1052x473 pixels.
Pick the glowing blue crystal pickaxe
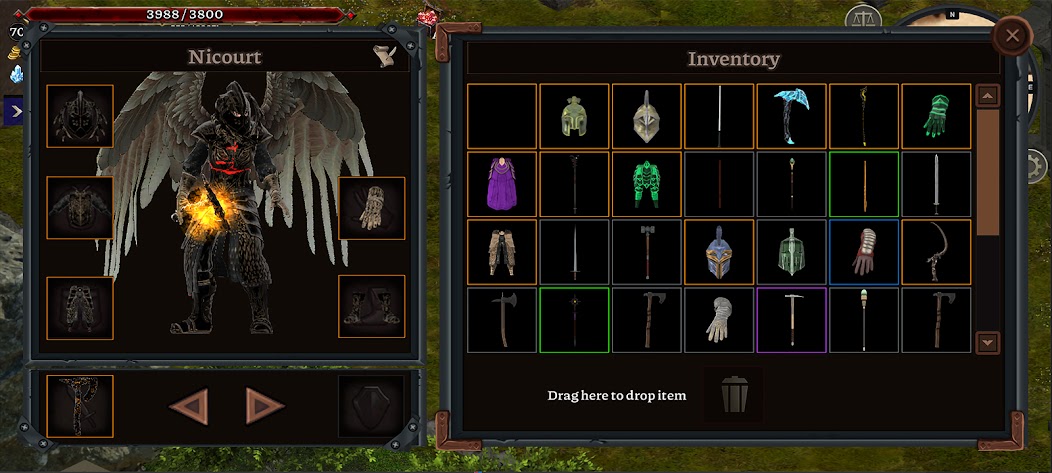tap(792, 116)
